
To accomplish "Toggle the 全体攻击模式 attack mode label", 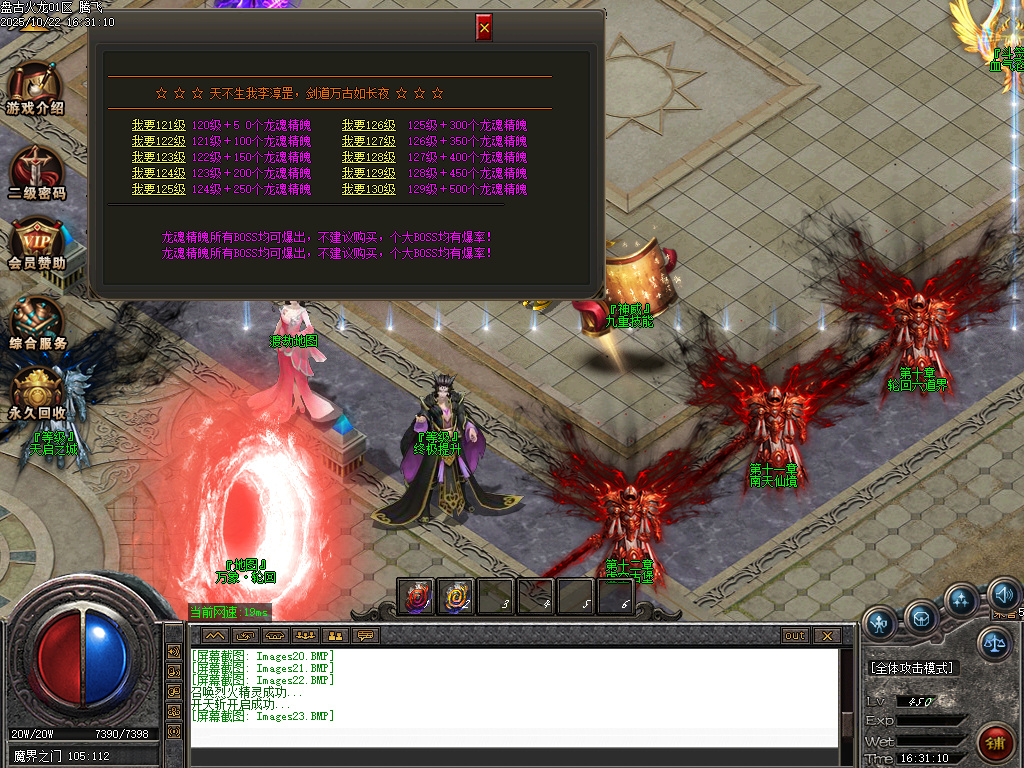I will pos(912,667).
